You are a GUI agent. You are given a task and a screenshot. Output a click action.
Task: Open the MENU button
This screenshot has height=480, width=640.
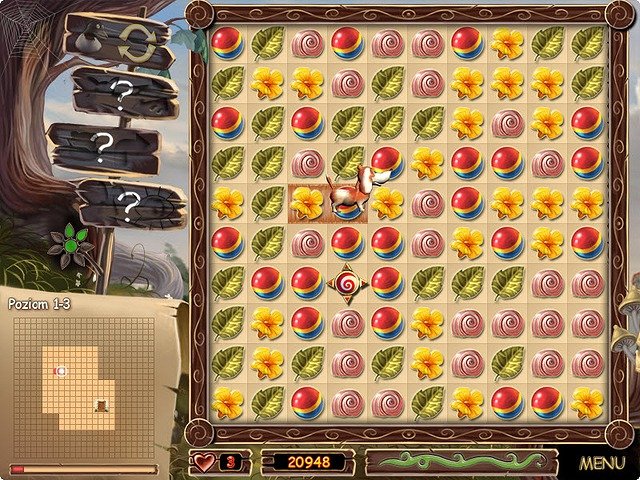(601, 464)
